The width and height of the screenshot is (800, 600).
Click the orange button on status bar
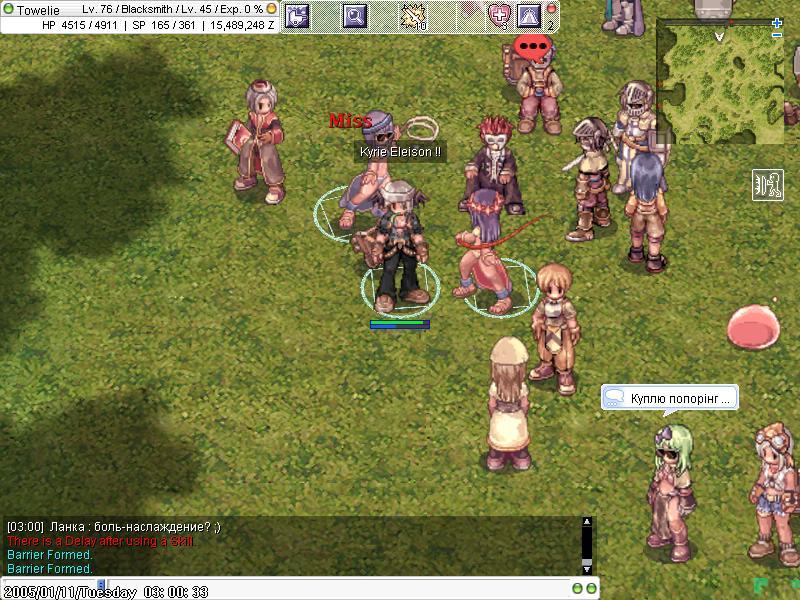click(271, 9)
